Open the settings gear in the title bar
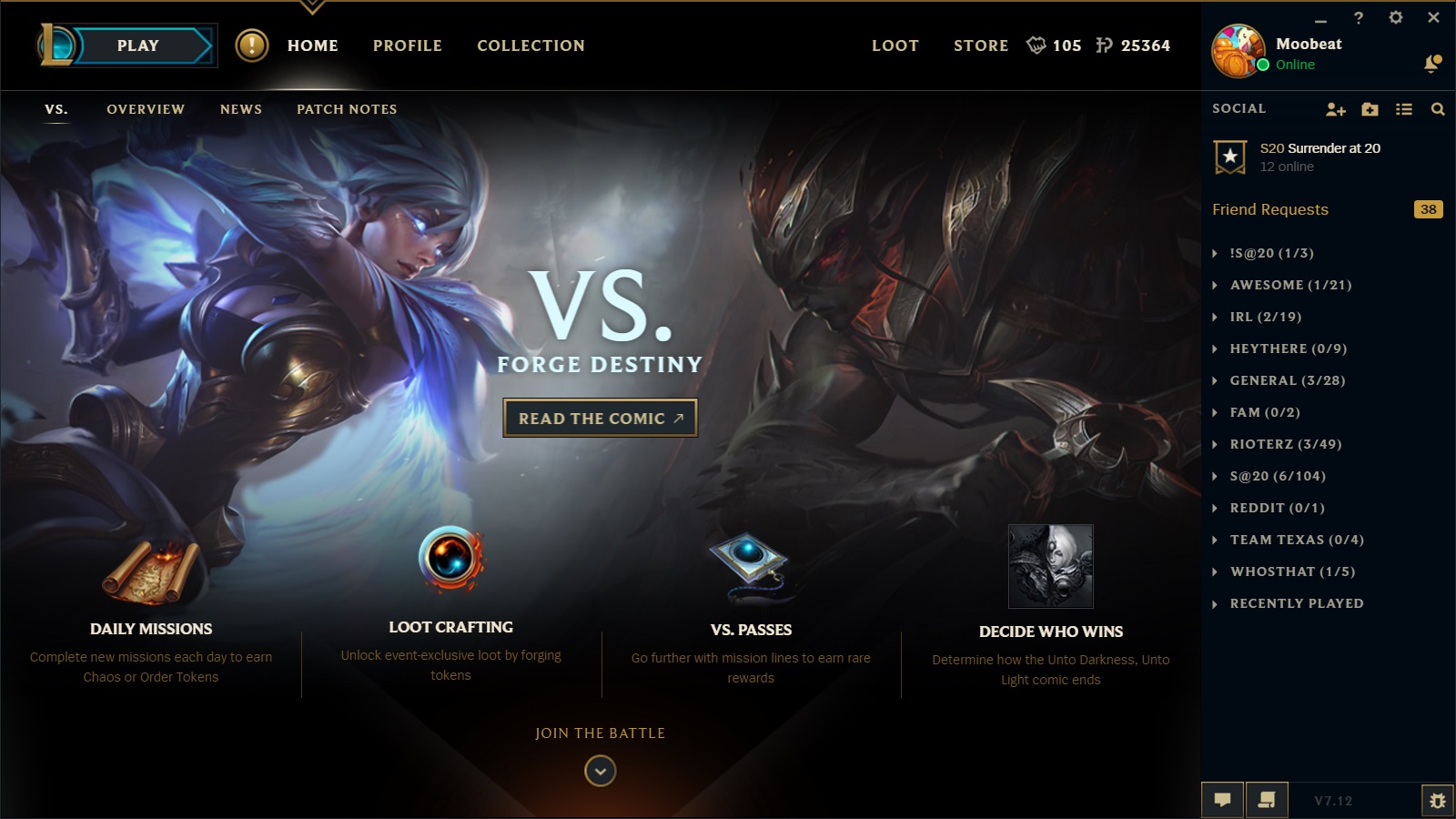 coord(1396,17)
